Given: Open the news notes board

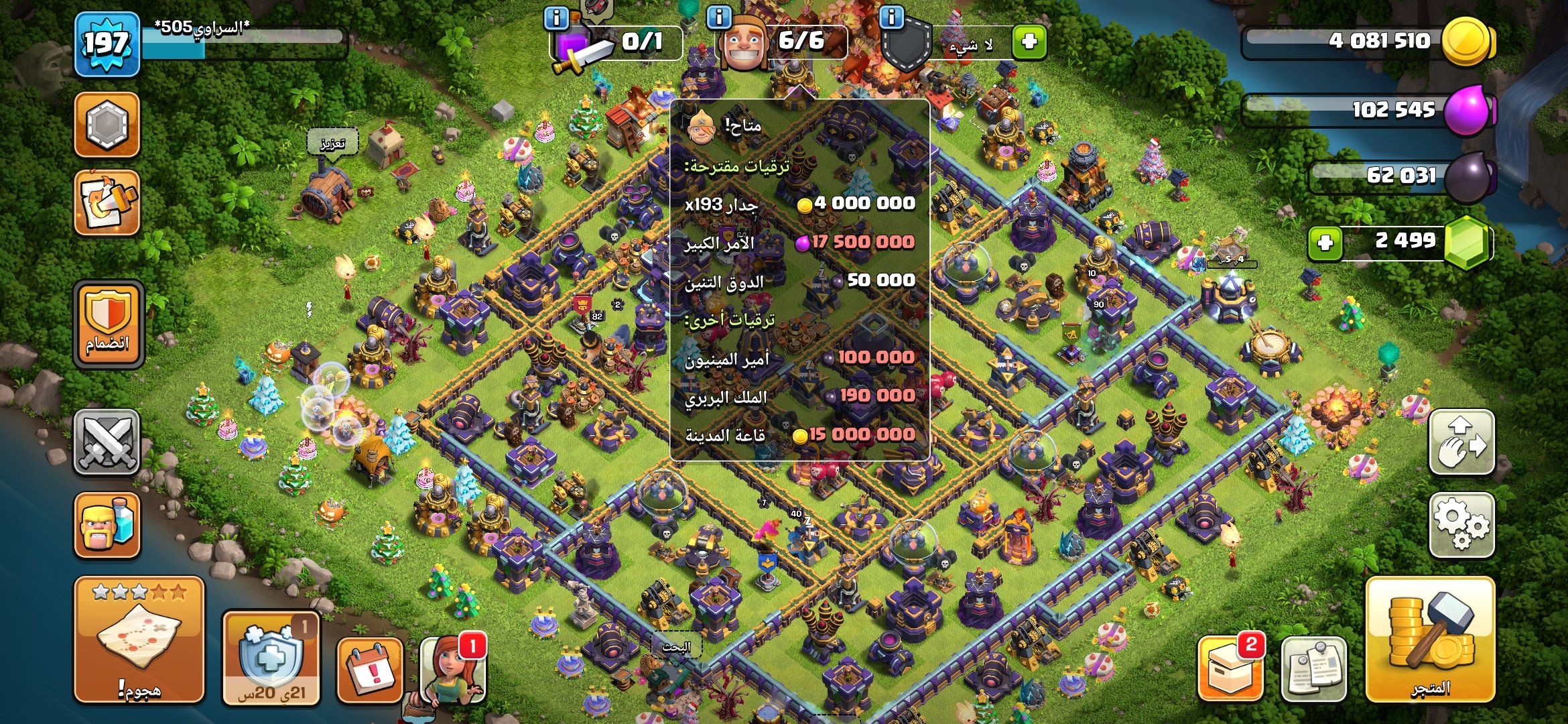Looking at the screenshot, I should click(x=1313, y=670).
